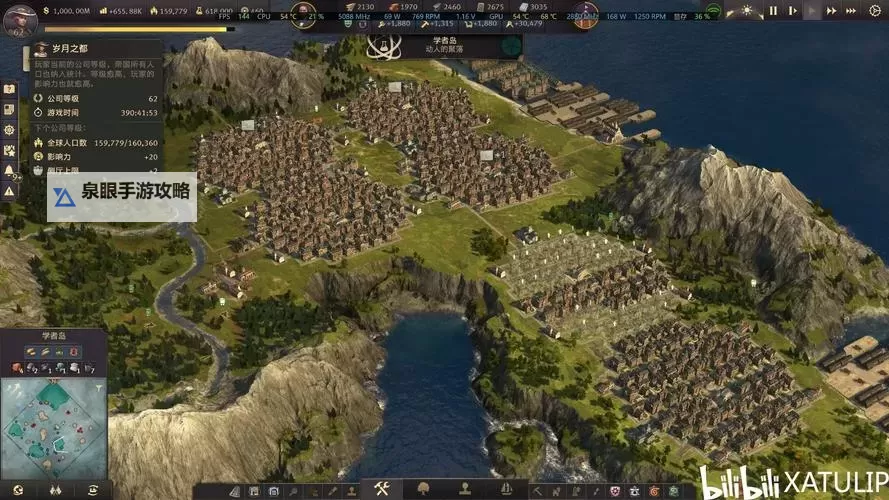
Task: Click the question mark help icon on sidebar
Action: pos(9,89)
